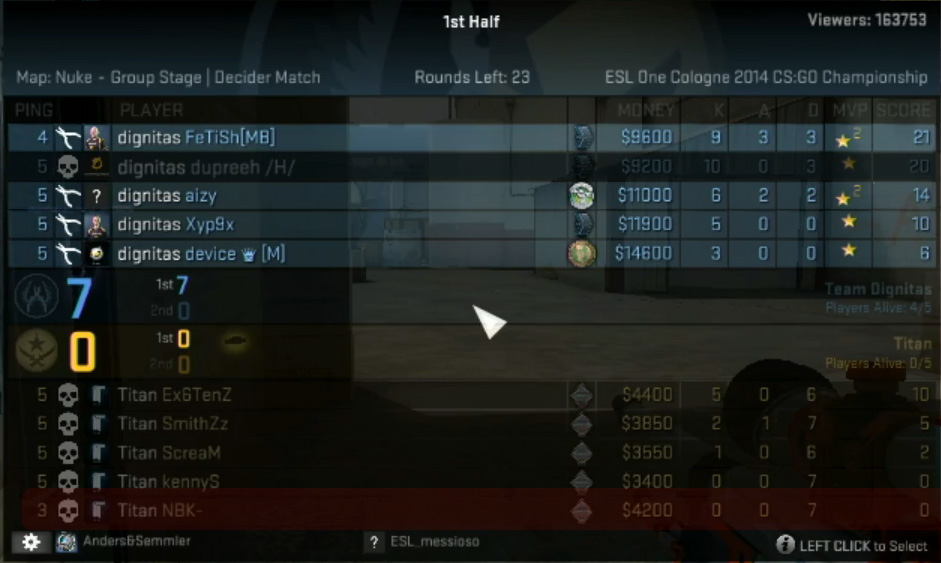Select spectator ESL_messioso entry
The width and height of the screenshot is (941, 563).
[x=433, y=542]
